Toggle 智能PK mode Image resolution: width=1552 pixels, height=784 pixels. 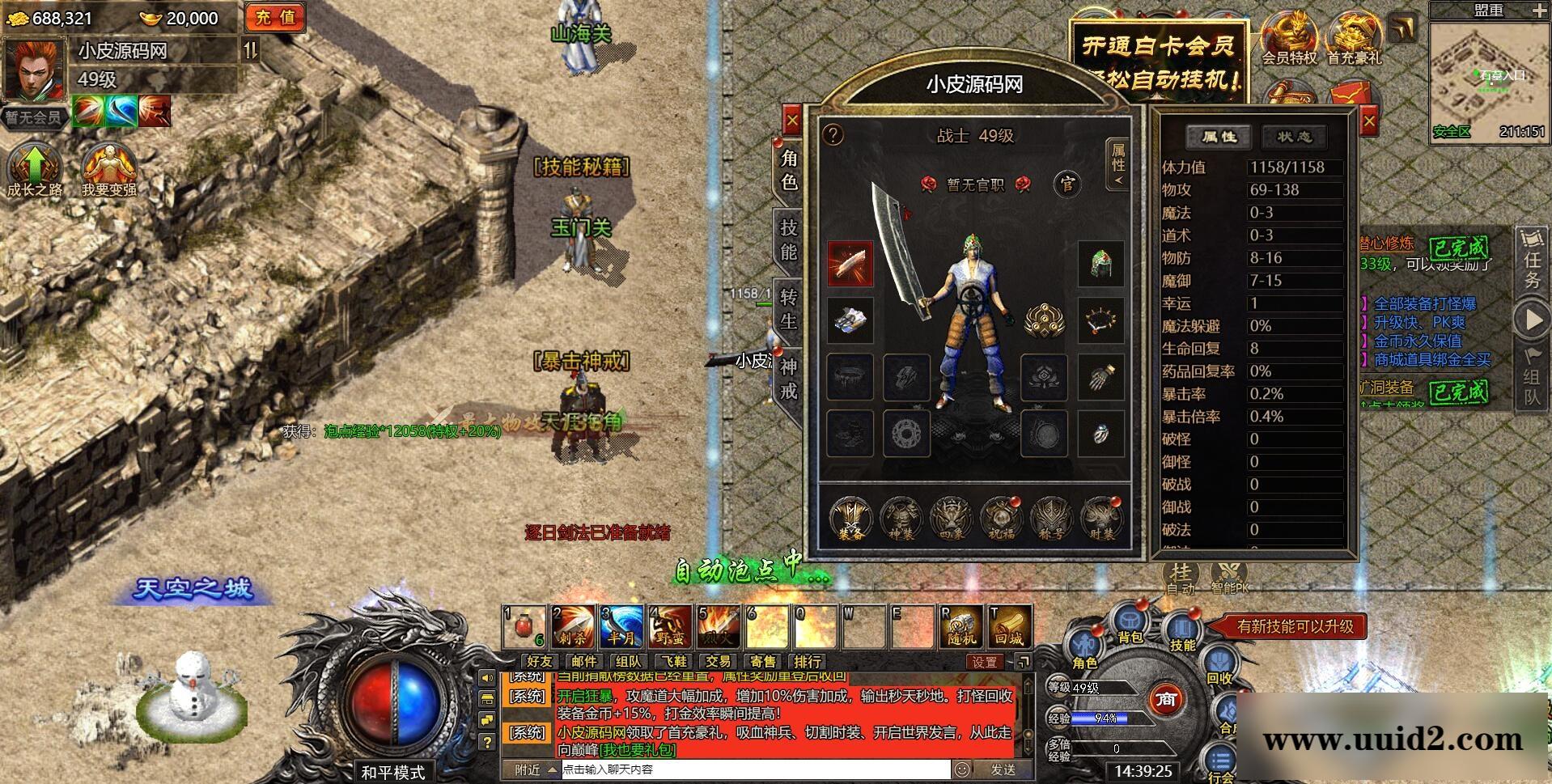coord(1228,574)
